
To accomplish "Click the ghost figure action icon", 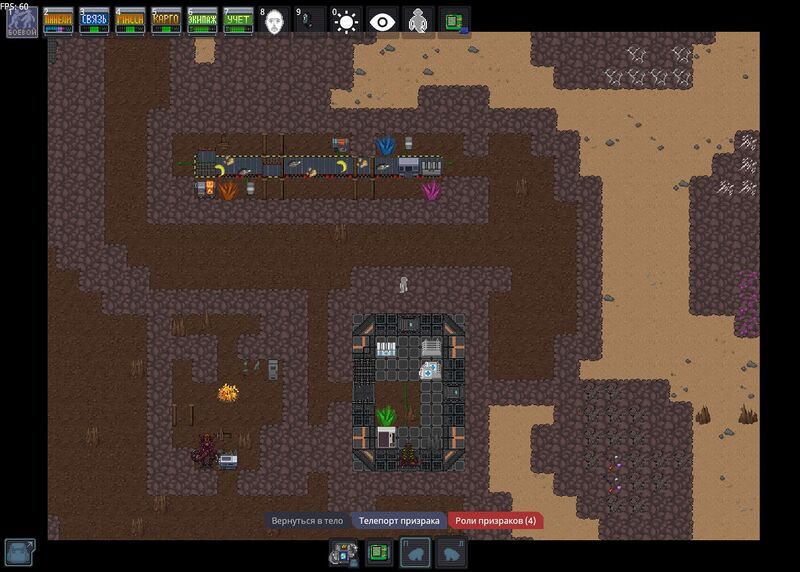I will (x=418, y=22).
